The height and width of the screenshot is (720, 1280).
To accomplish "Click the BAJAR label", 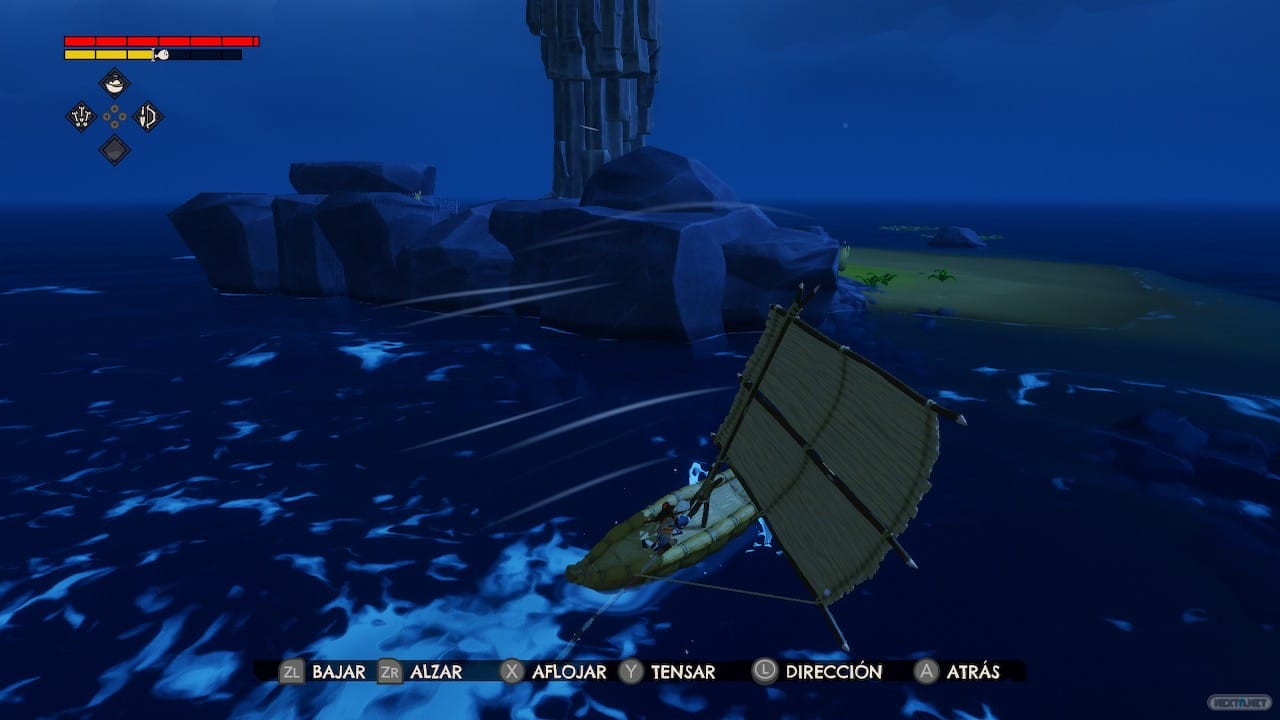I will point(337,672).
